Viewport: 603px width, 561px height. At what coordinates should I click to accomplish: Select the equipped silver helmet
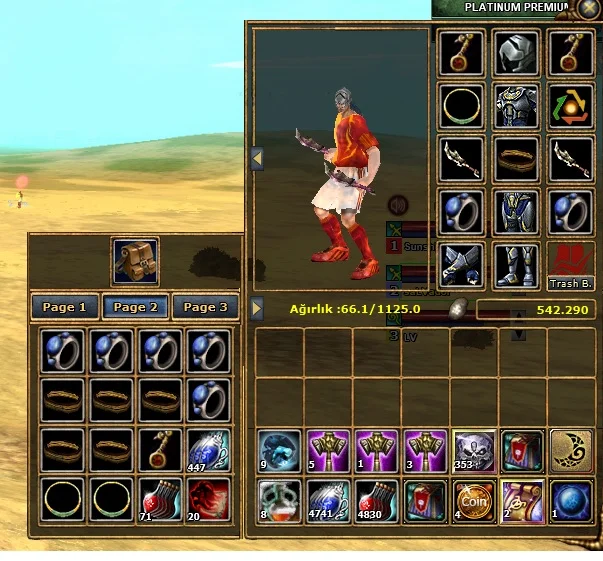pos(517,52)
